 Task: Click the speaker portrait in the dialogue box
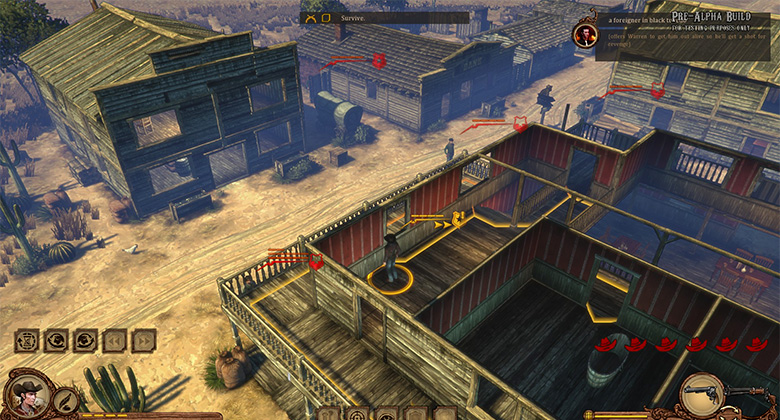click(x=584, y=35)
